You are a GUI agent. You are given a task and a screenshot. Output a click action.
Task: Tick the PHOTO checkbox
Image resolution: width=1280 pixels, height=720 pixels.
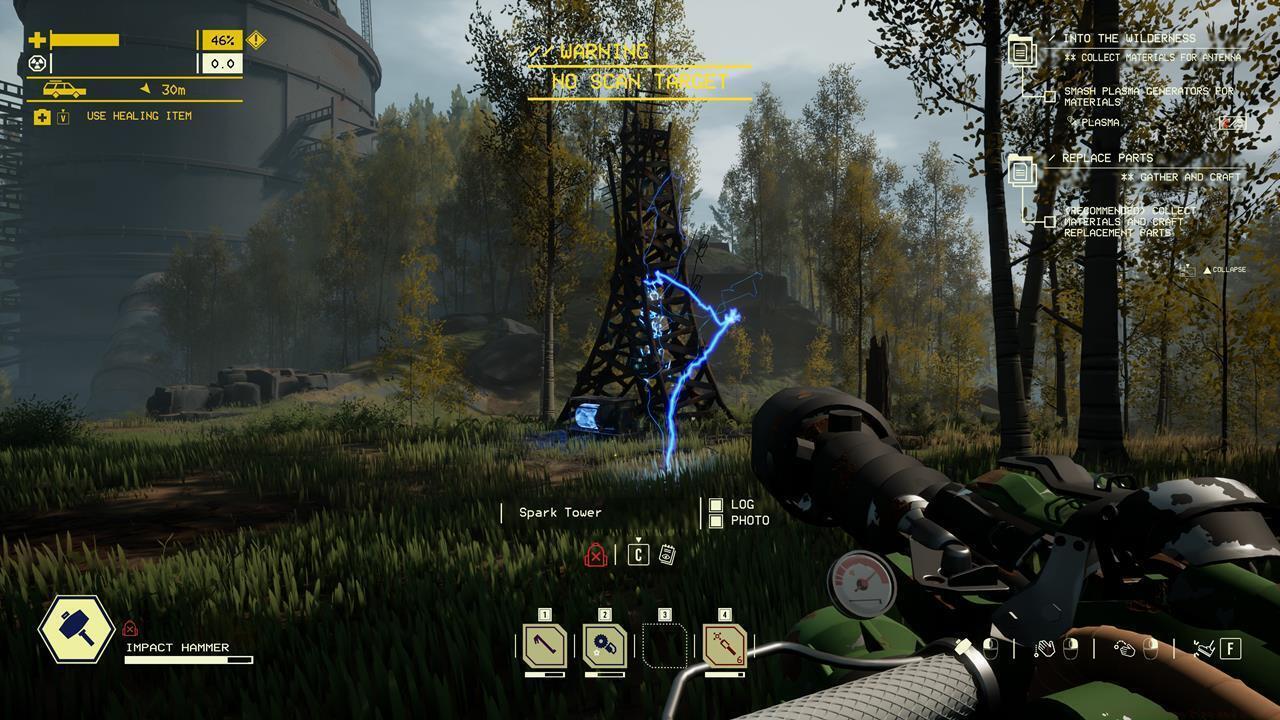716,521
